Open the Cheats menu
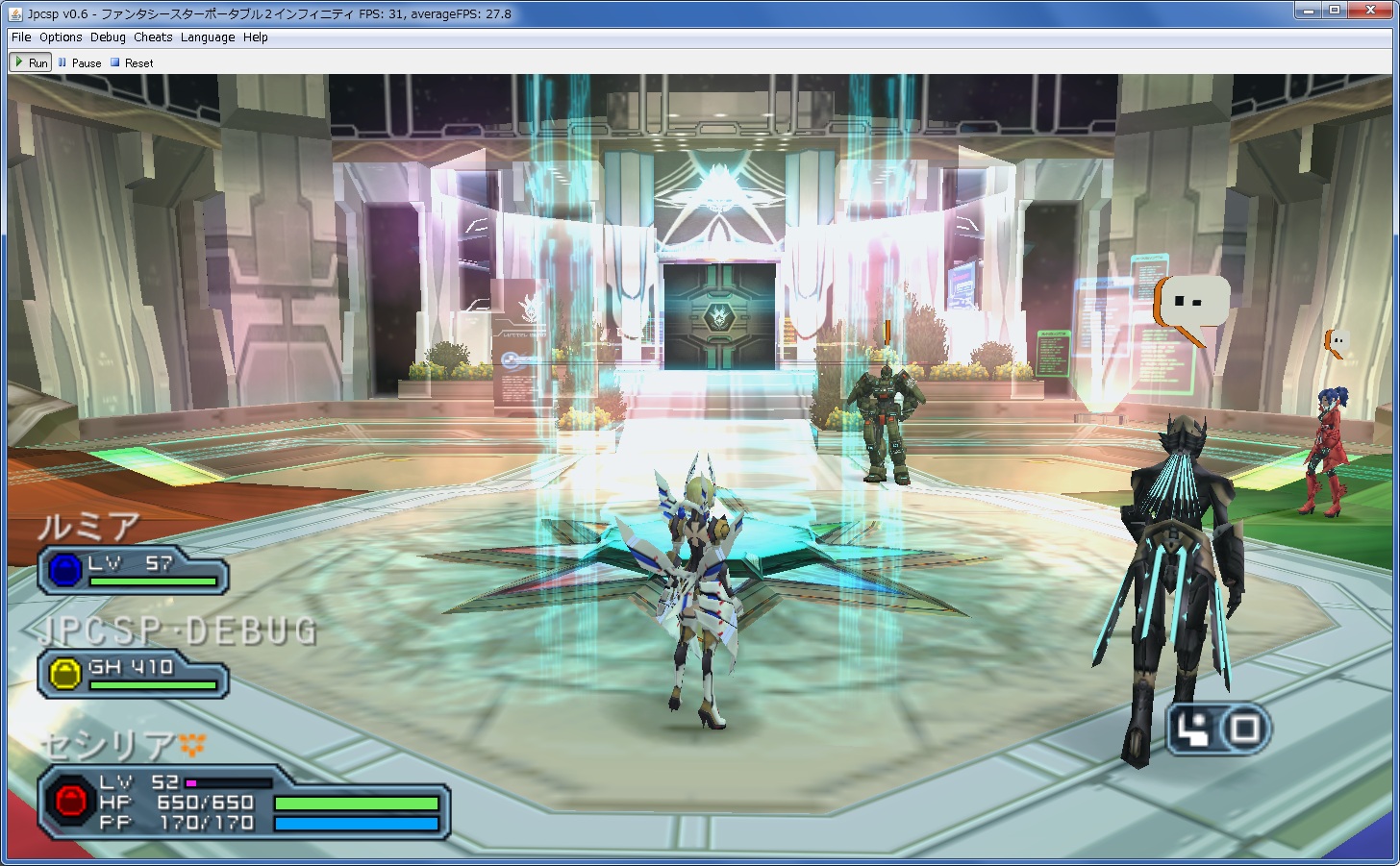The width and height of the screenshot is (1400, 866). click(153, 37)
